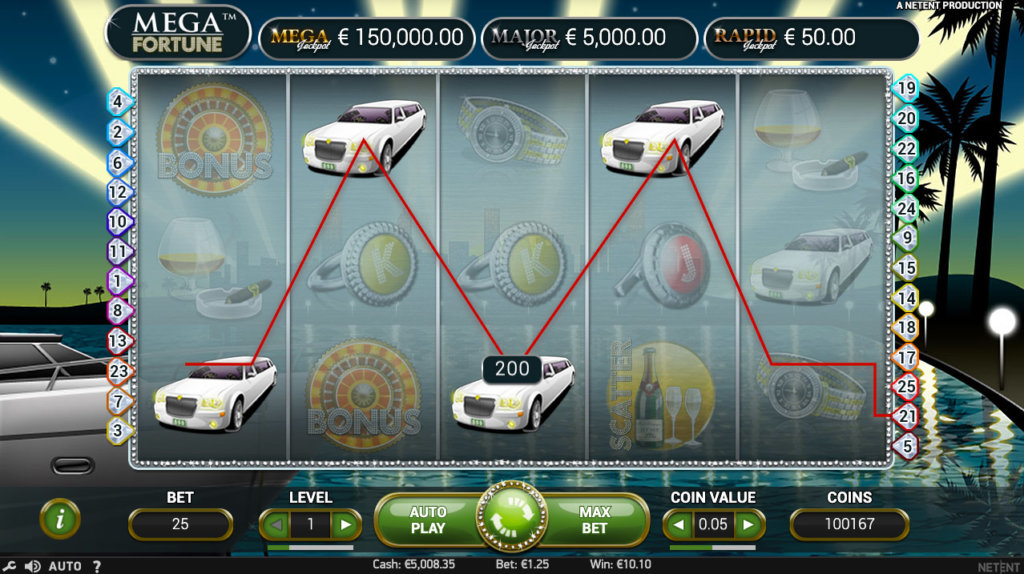Image resolution: width=1024 pixels, height=574 pixels.
Task: Raise the coin value
Action: tap(748, 524)
